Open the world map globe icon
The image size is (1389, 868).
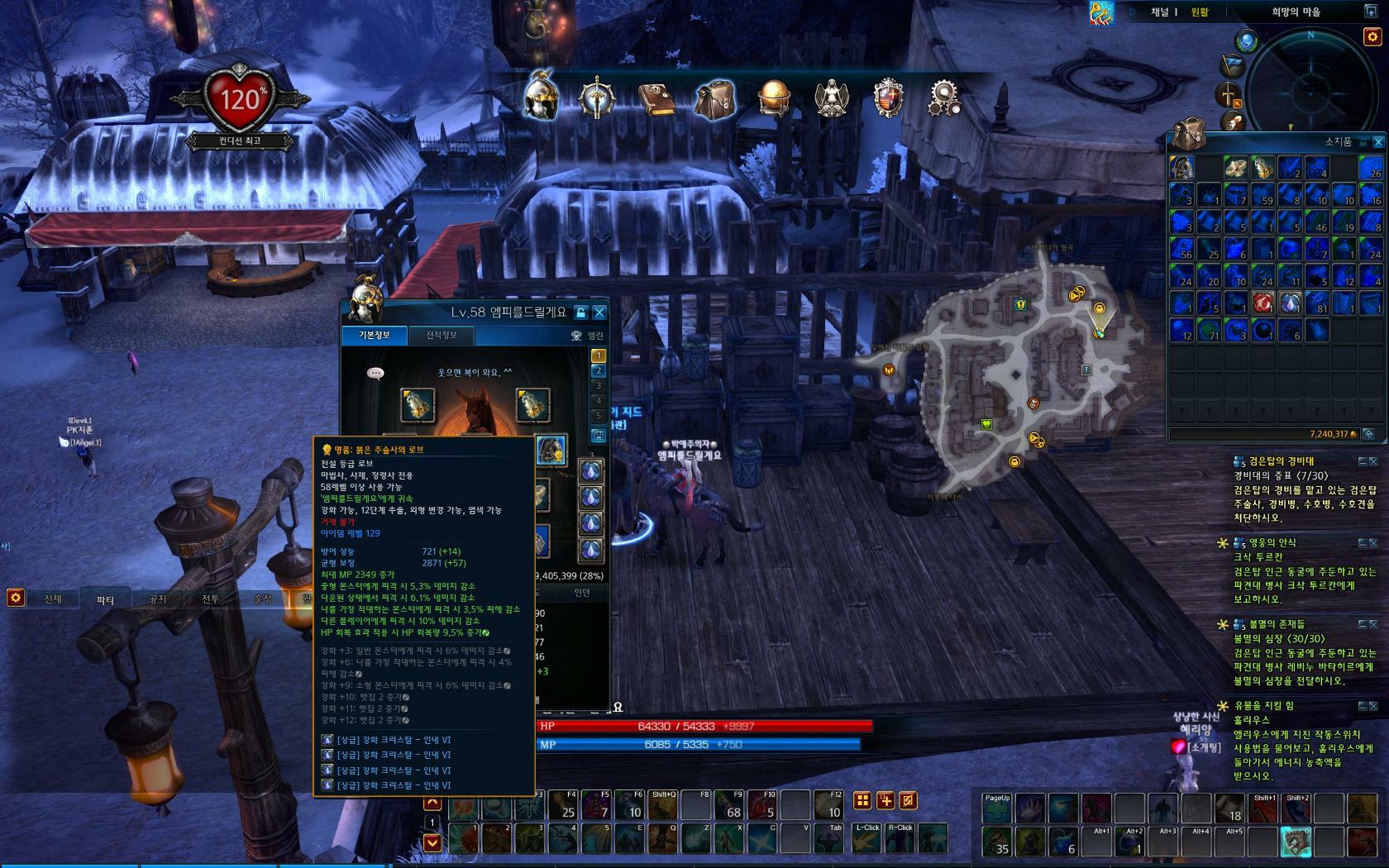(x=774, y=98)
